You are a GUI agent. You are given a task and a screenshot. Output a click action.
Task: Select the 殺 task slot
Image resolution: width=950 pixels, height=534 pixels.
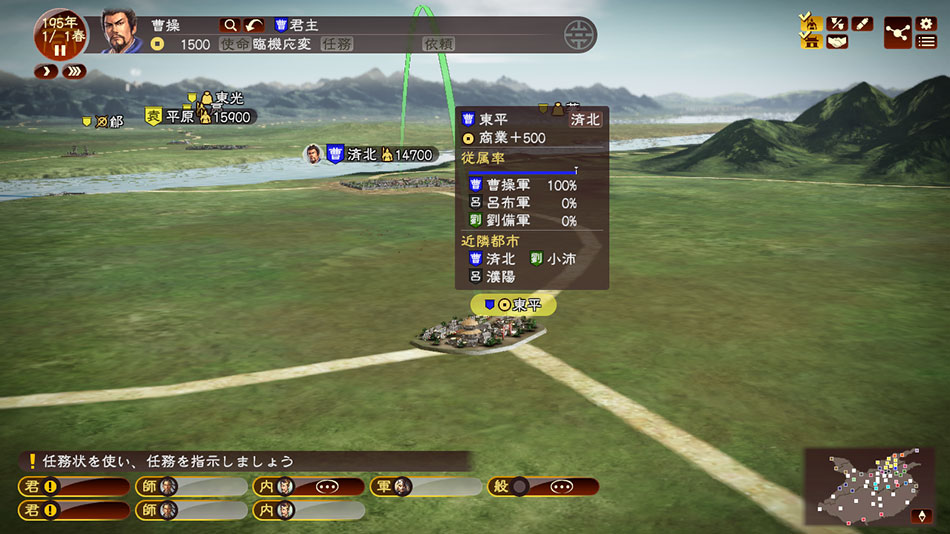click(543, 487)
